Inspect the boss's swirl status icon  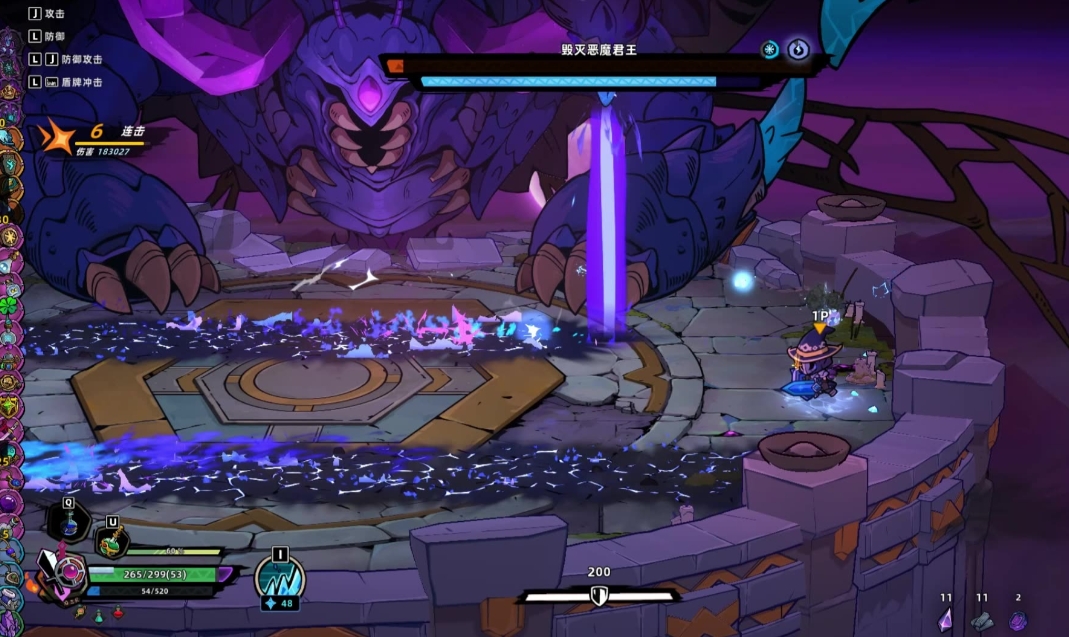coord(797,50)
